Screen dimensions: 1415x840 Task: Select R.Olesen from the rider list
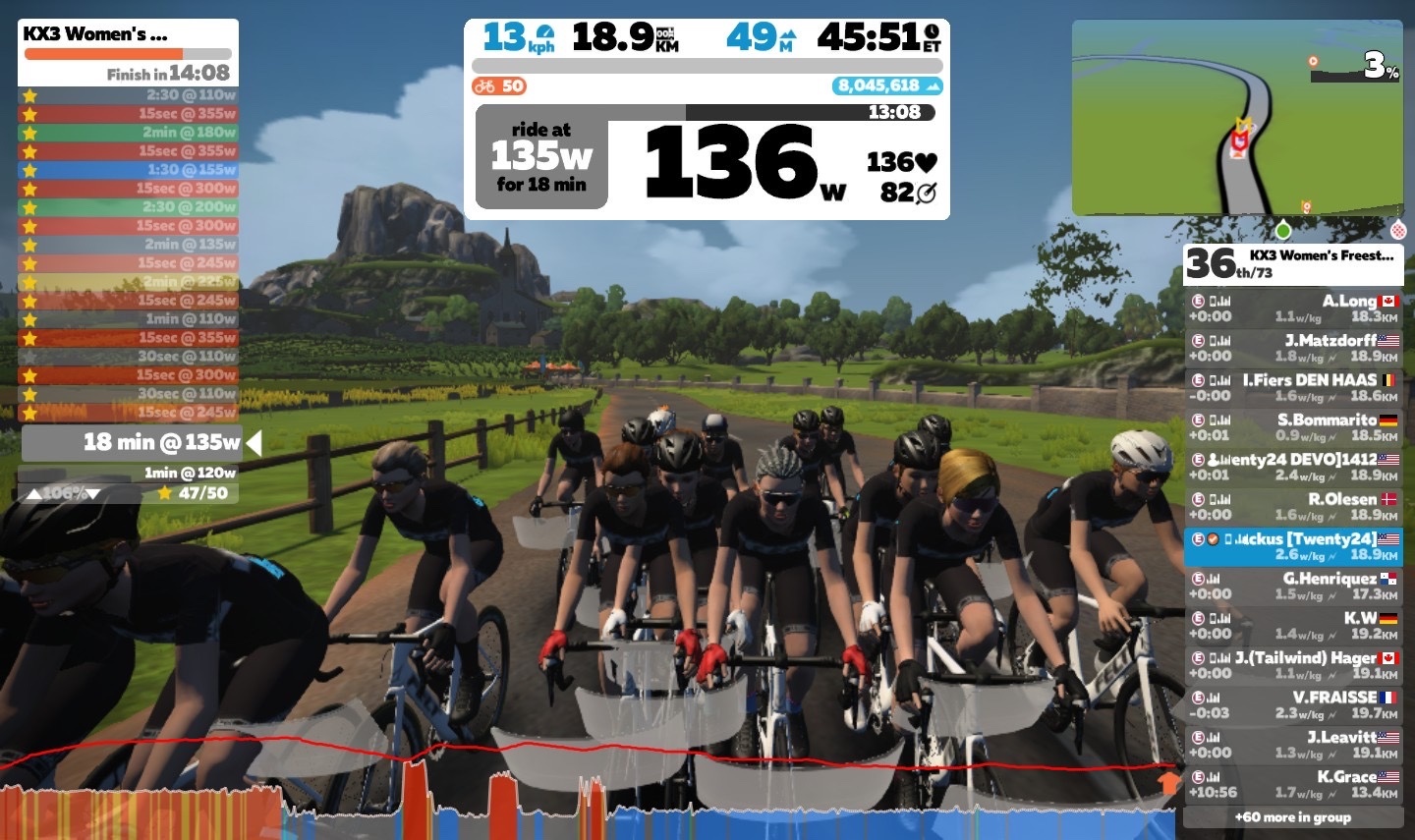(x=1292, y=506)
